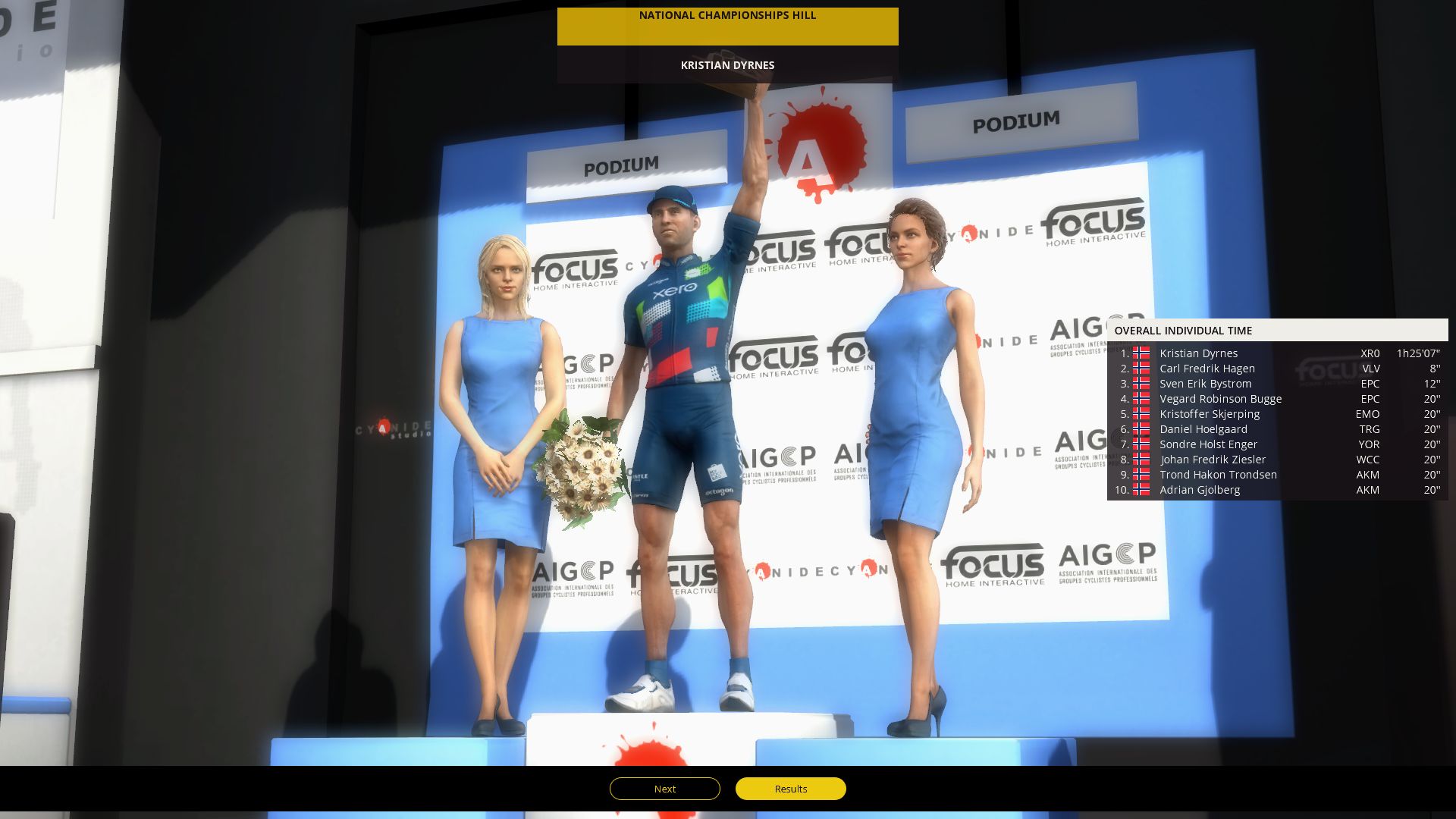Click the flag icon beside Kristoffer Skjerping
The height and width of the screenshot is (819, 1456).
[1141, 414]
